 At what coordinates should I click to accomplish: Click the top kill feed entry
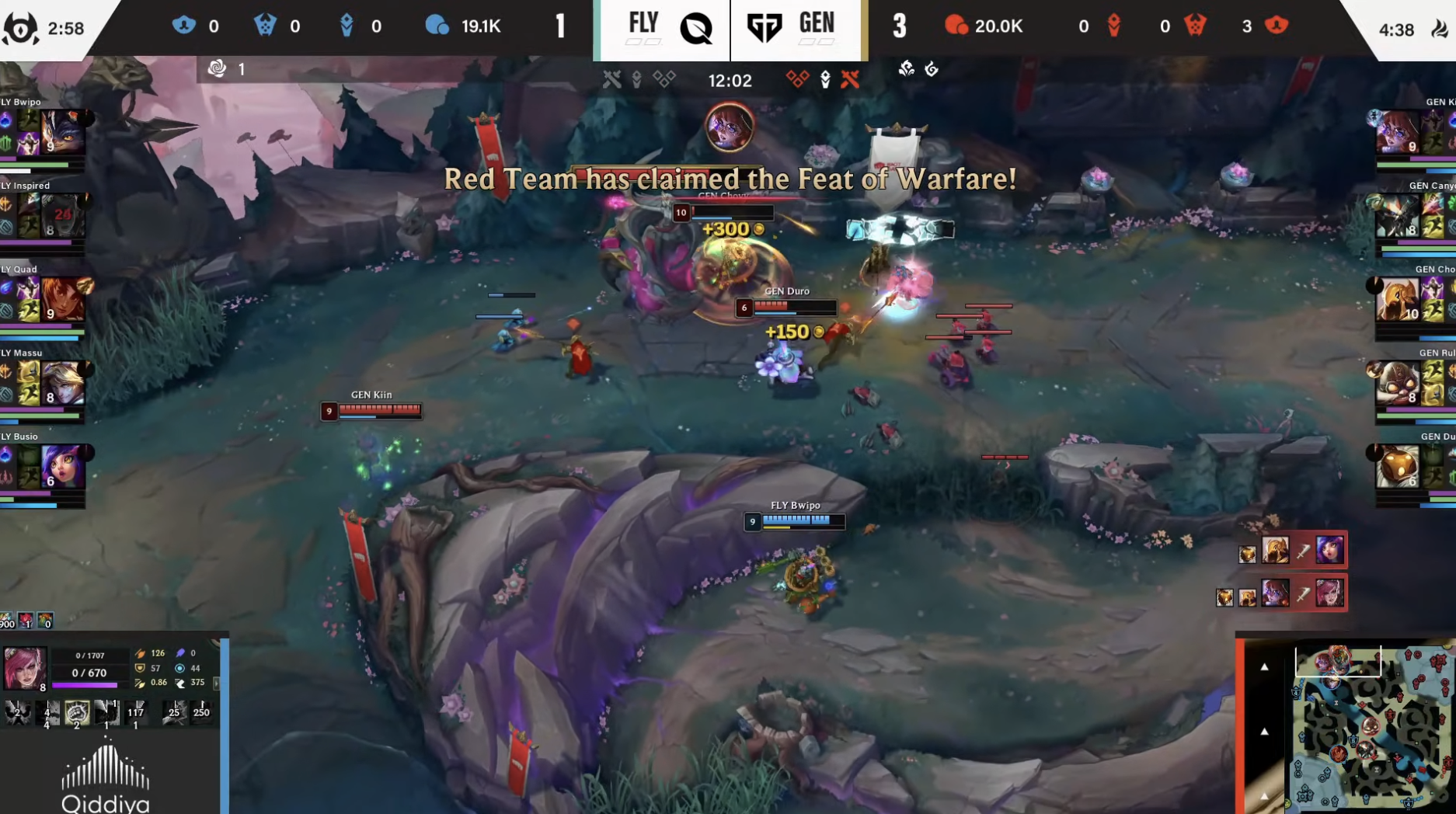pos(1292,553)
